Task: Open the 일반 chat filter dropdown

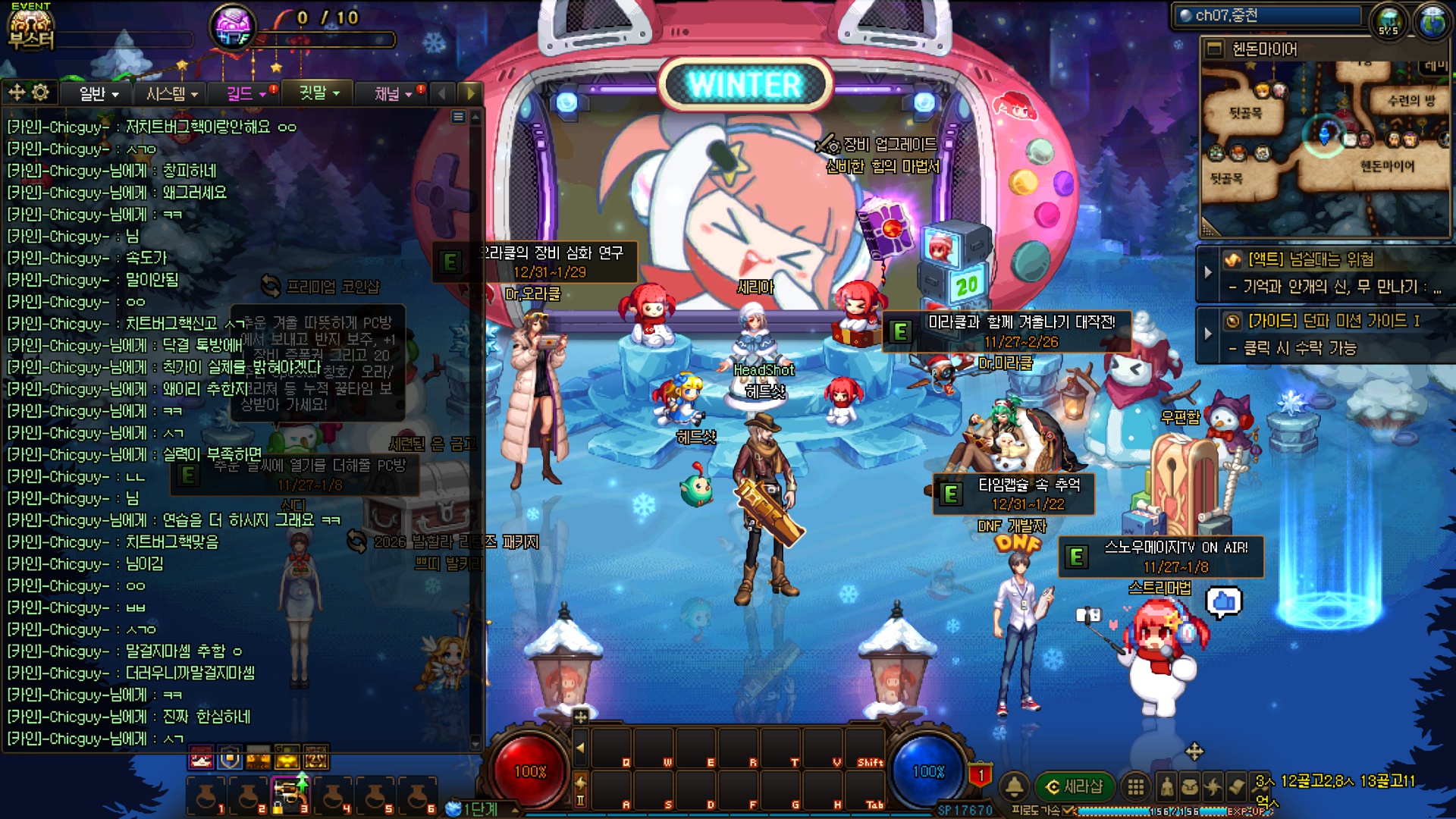Action: tap(99, 93)
